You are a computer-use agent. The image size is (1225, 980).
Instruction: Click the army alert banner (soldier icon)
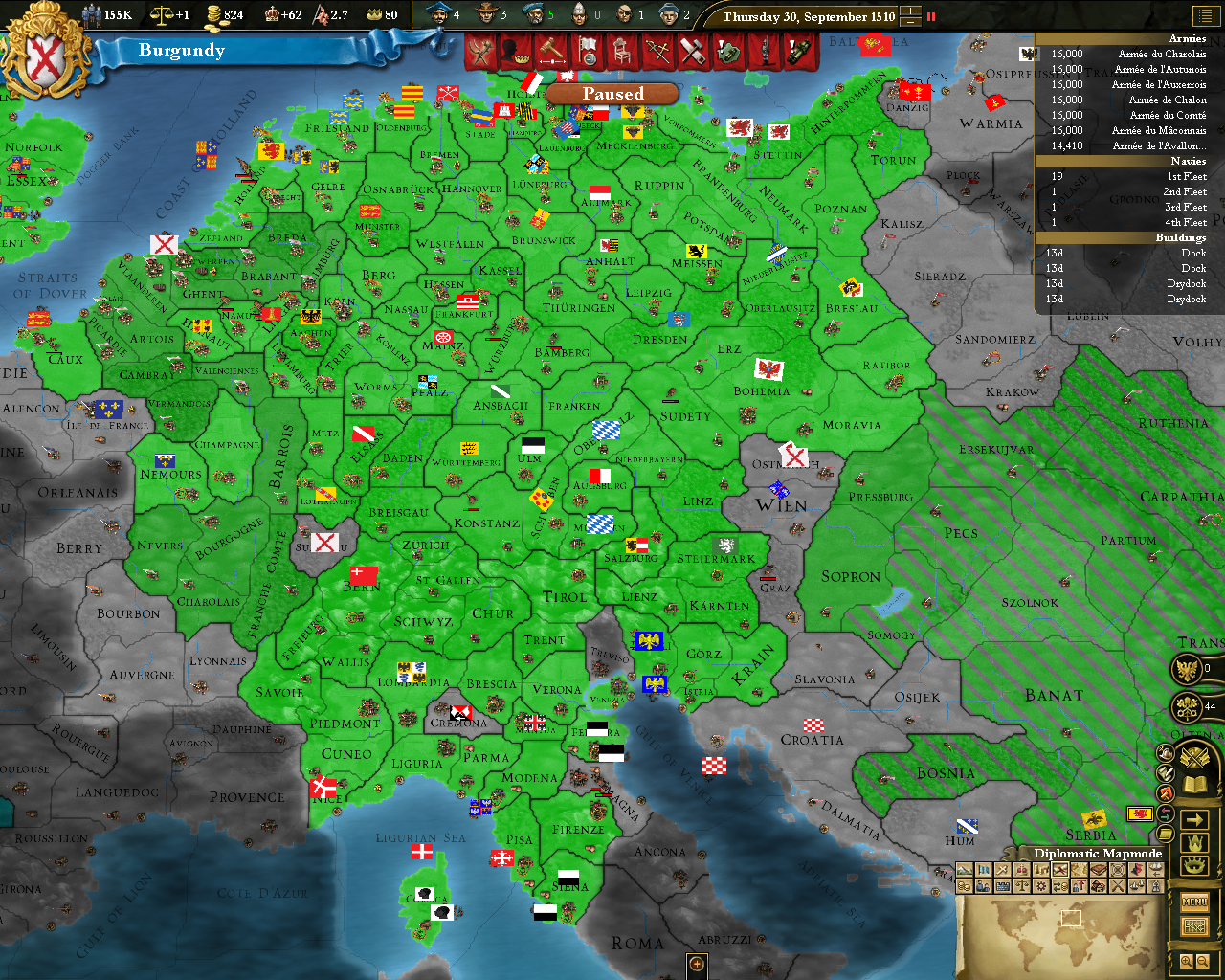pyautogui.click(x=764, y=53)
